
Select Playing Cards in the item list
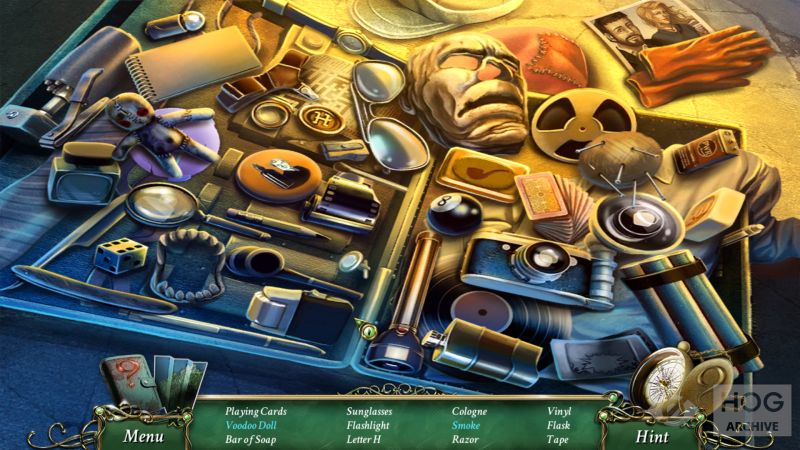click(256, 411)
